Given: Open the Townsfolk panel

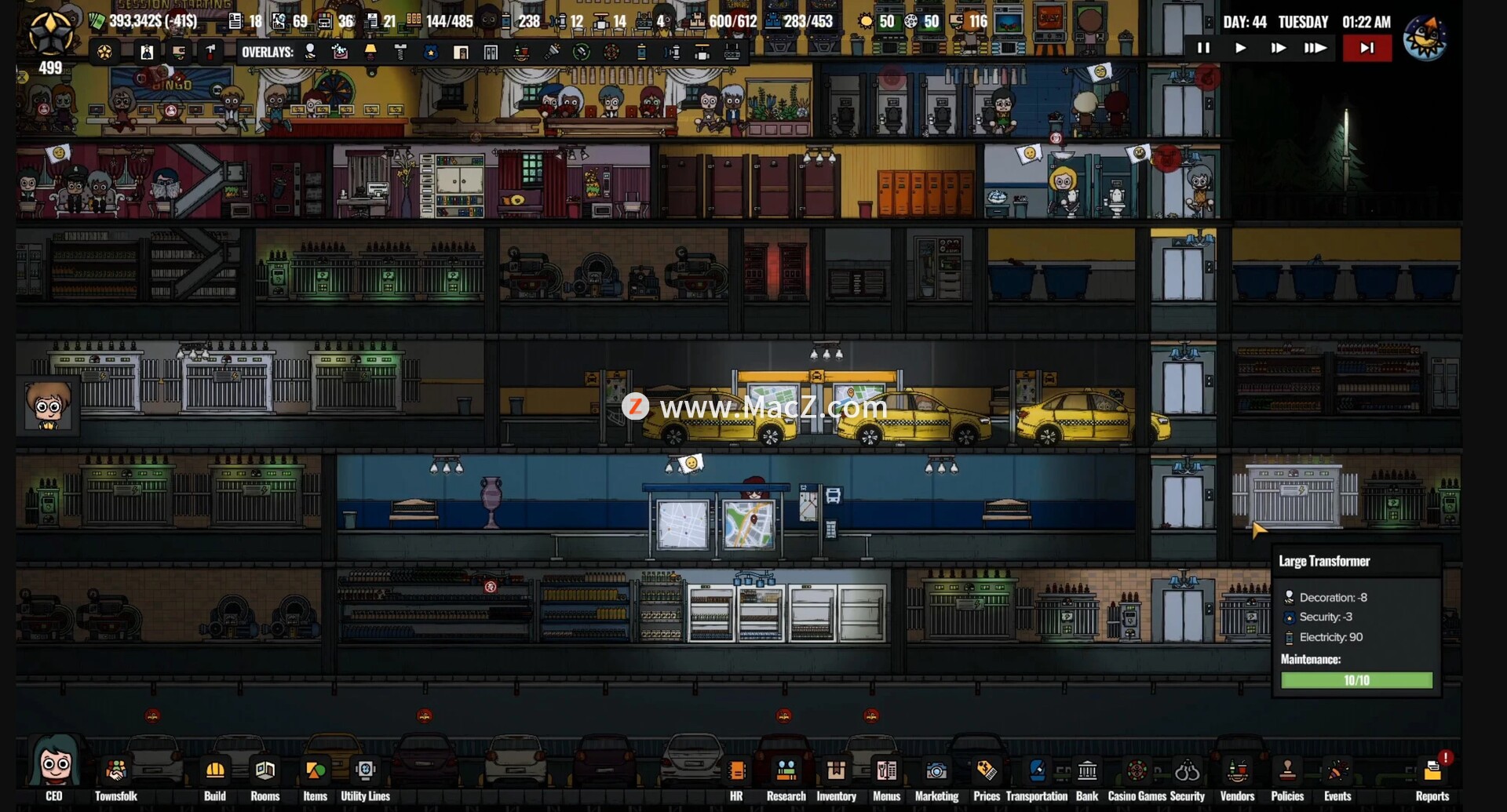Looking at the screenshot, I should coord(115,772).
